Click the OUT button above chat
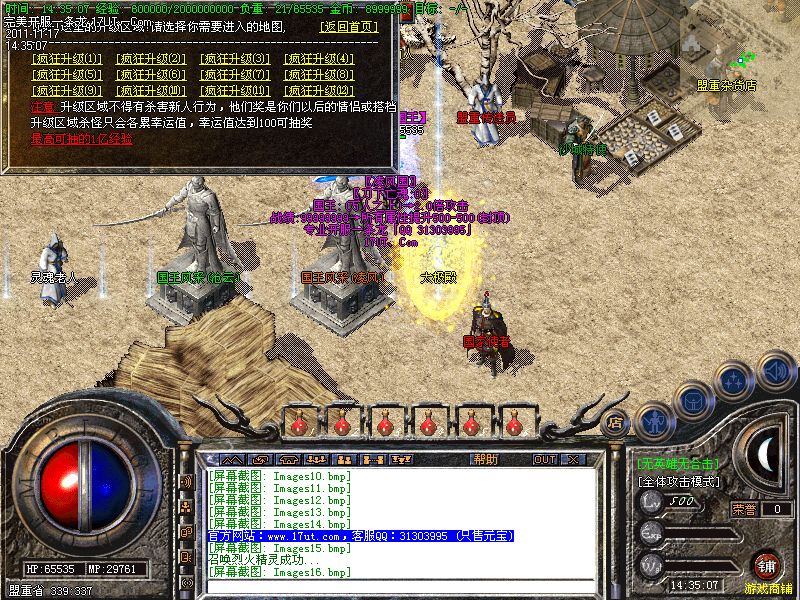Image resolution: width=800 pixels, height=600 pixels. [544, 460]
